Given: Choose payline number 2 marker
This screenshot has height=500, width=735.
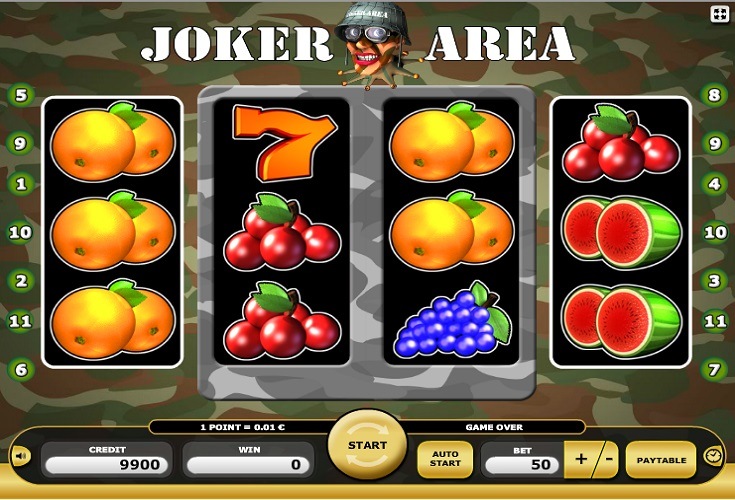Looking at the screenshot, I should click(x=20, y=281).
